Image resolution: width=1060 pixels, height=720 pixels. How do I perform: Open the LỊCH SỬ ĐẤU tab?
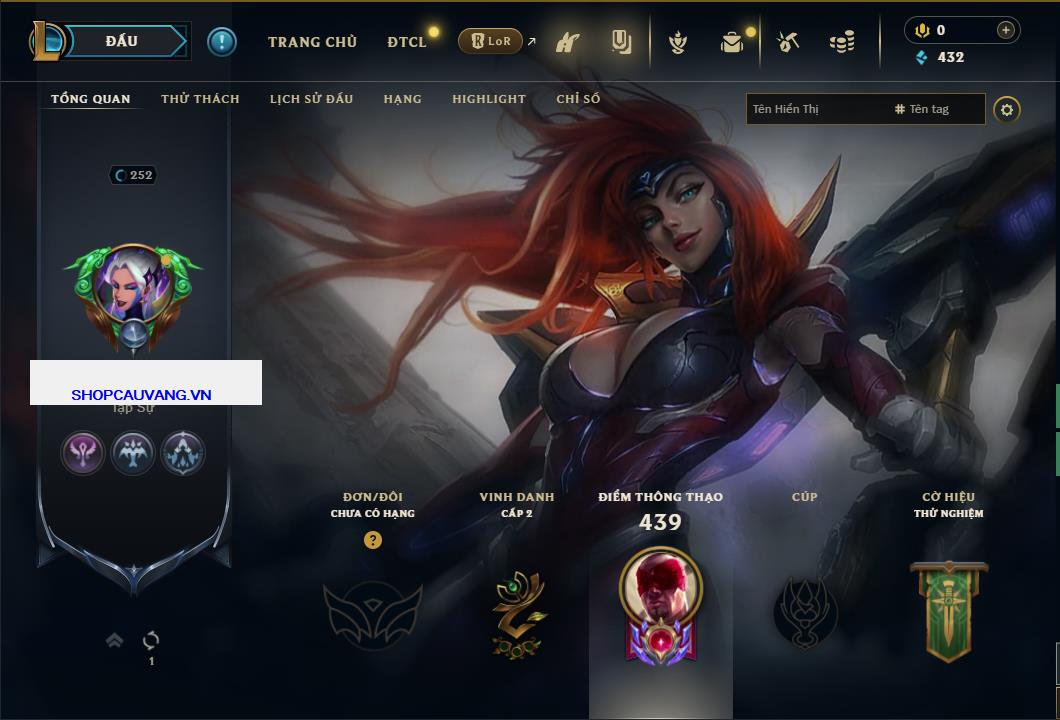[x=311, y=99]
